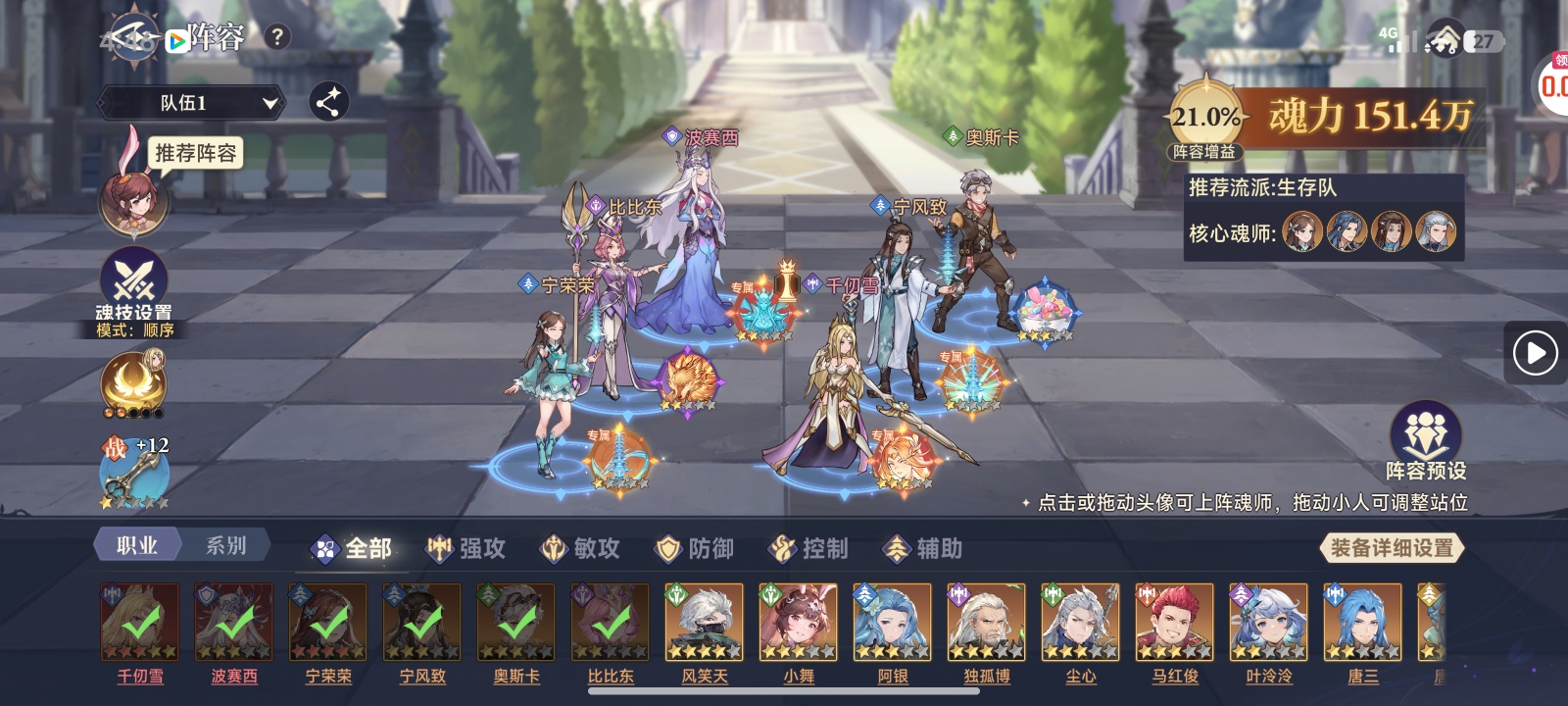
Task: Add 马红俊 to the lineup
Action: pos(1174,623)
